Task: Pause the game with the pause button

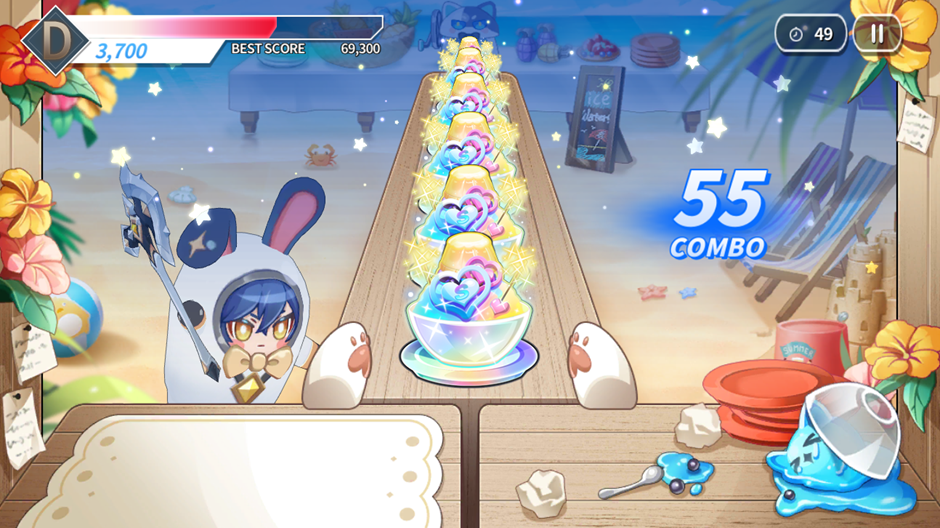Action: (x=877, y=34)
